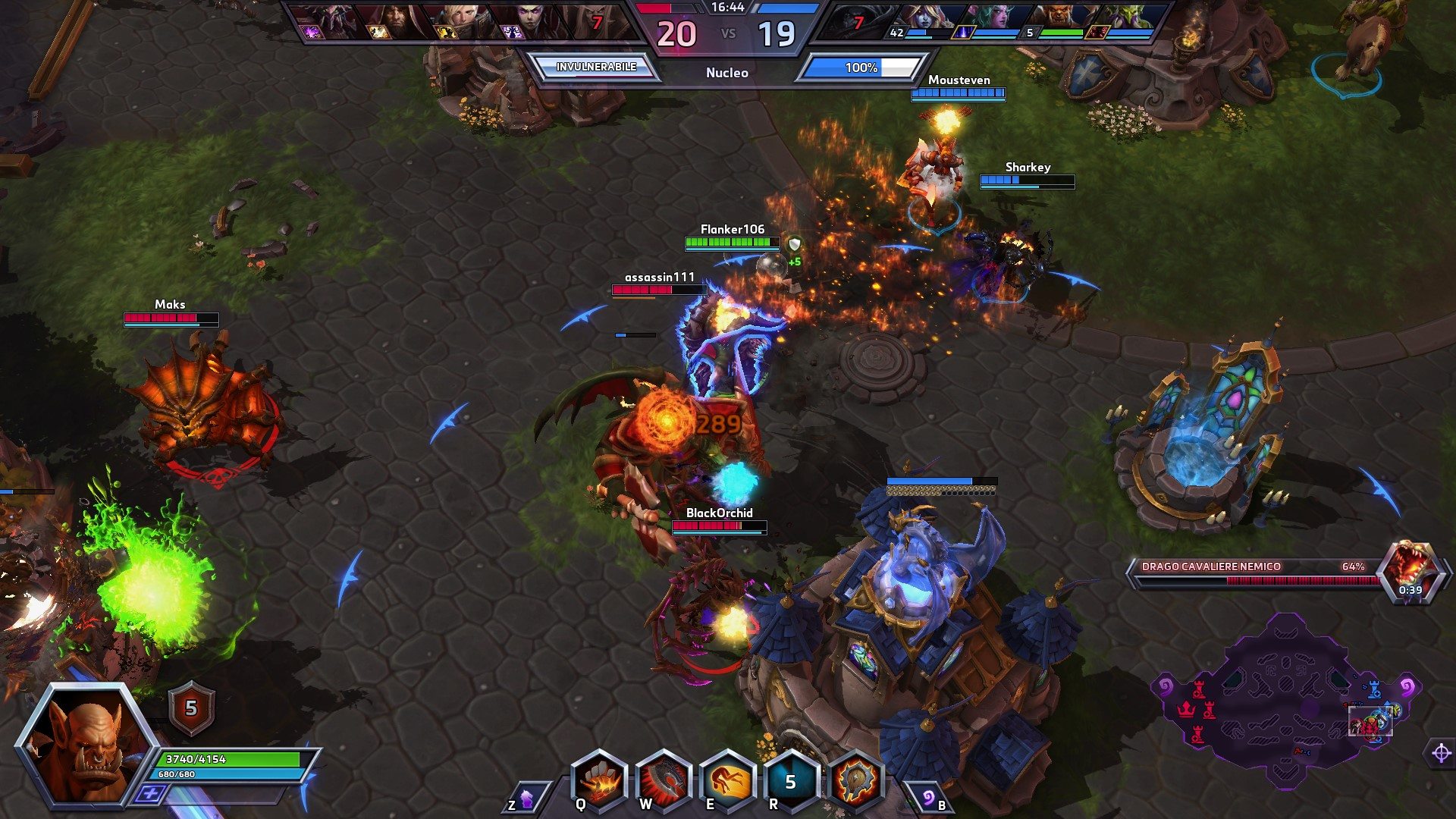Select the R heroic ability on cooldown

tap(791, 780)
